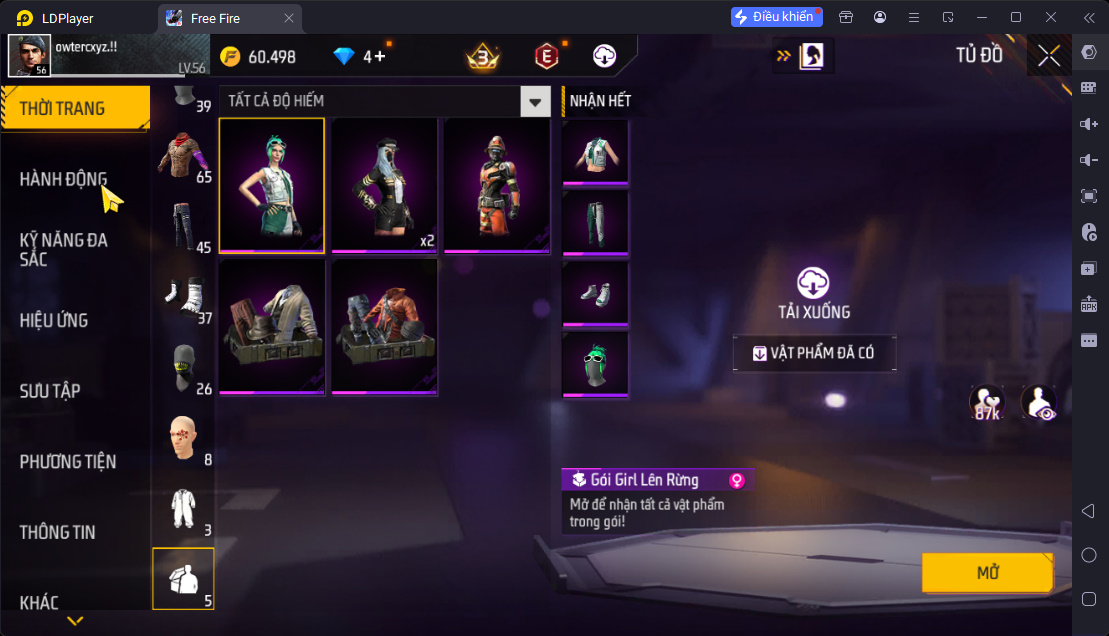Click the VẬT PHẨM ĐÃ CÓ button
Viewport: 1109px width, 636px height.
coord(814,353)
